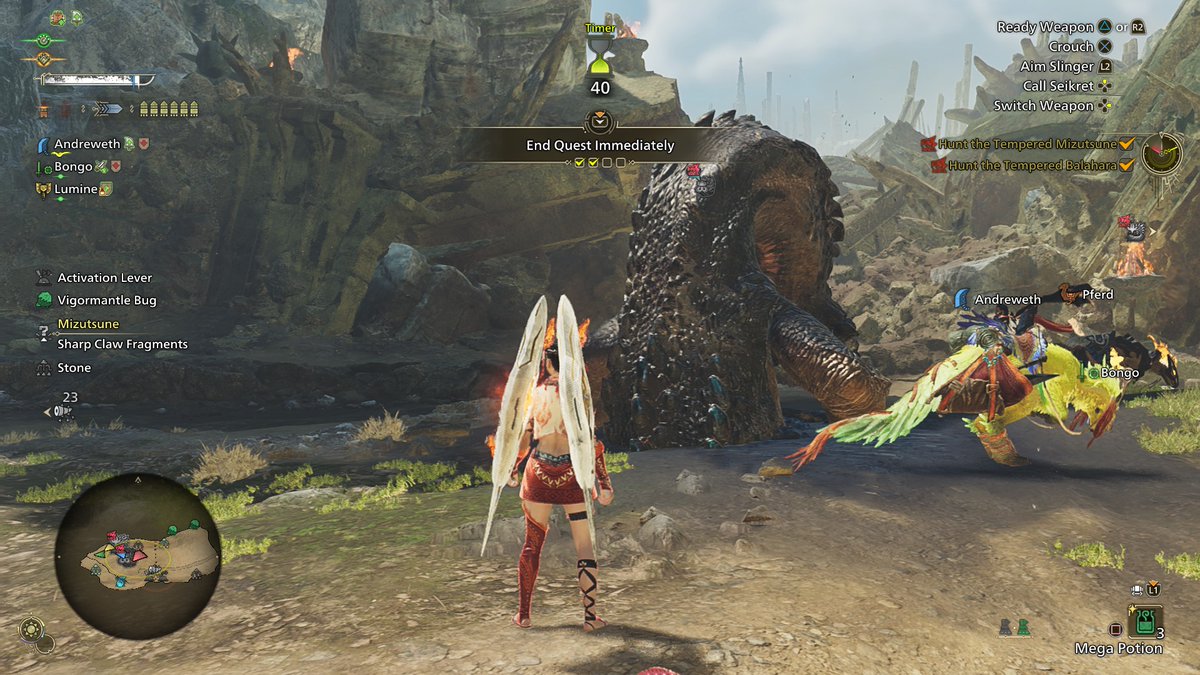Click the hourglass timer icon
Image resolution: width=1200 pixels, height=675 pixels.
tap(600, 55)
